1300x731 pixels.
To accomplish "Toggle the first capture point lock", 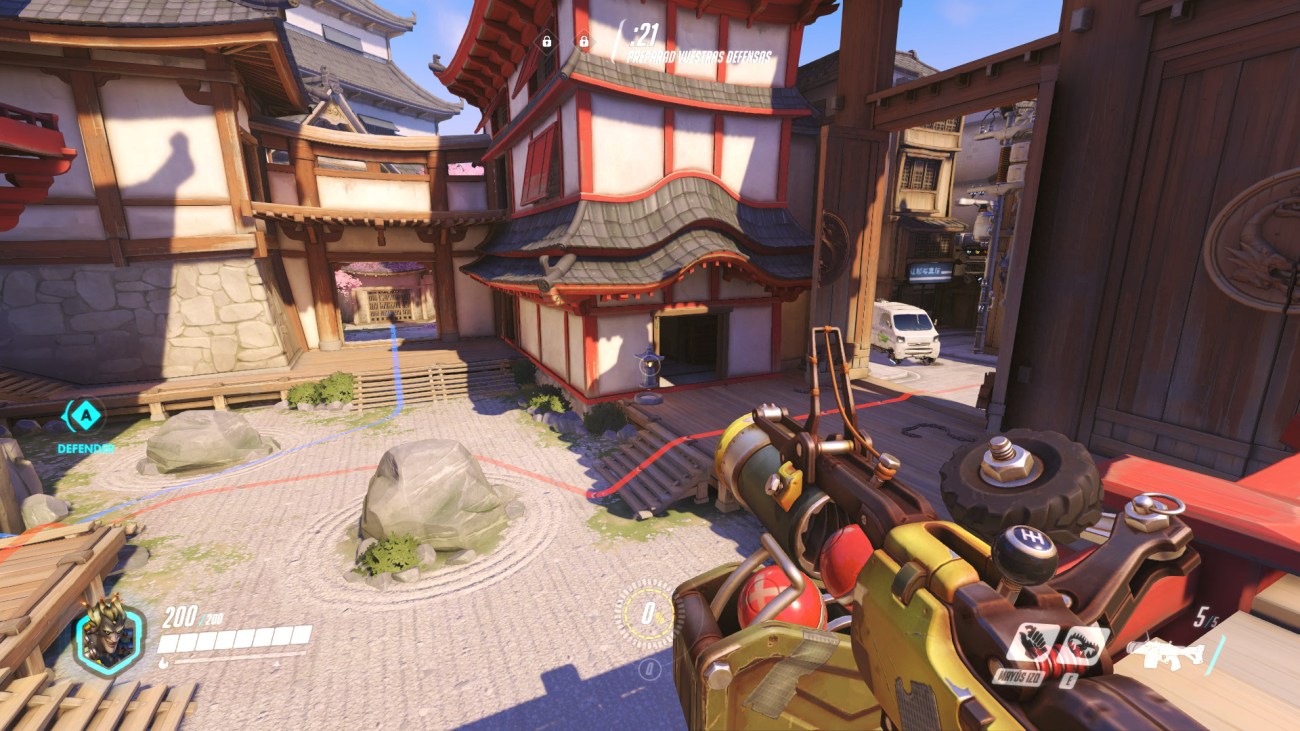I will pyautogui.click(x=548, y=44).
